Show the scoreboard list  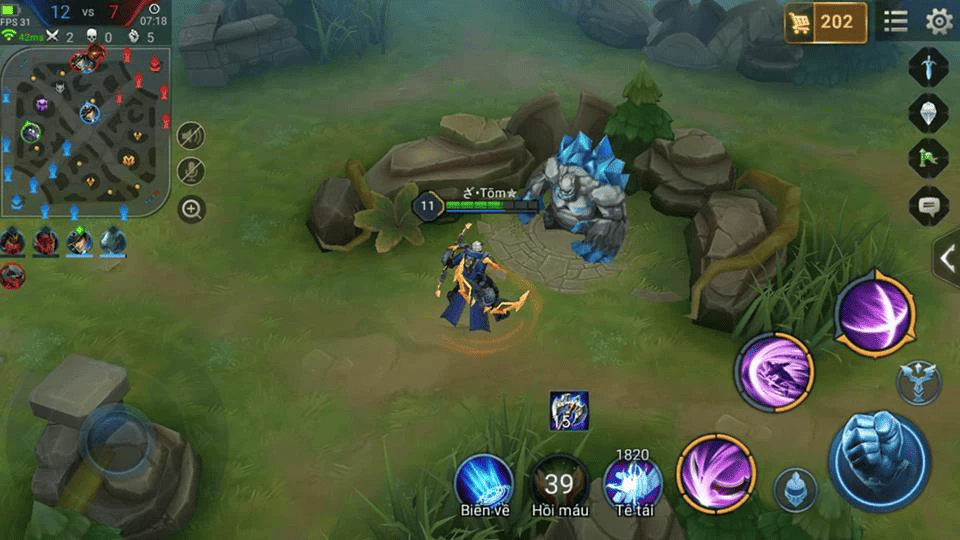(x=895, y=21)
